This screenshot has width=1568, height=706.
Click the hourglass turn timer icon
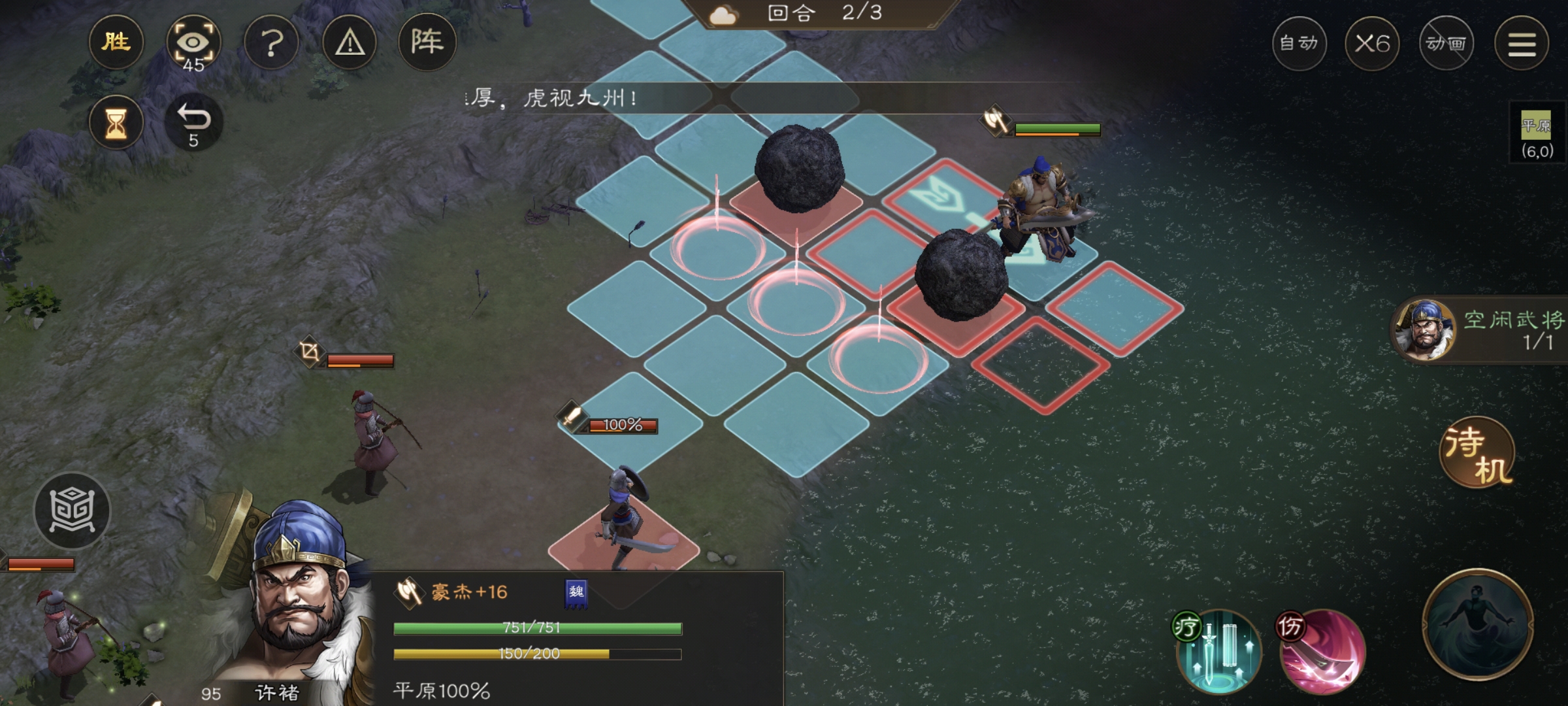point(116,121)
